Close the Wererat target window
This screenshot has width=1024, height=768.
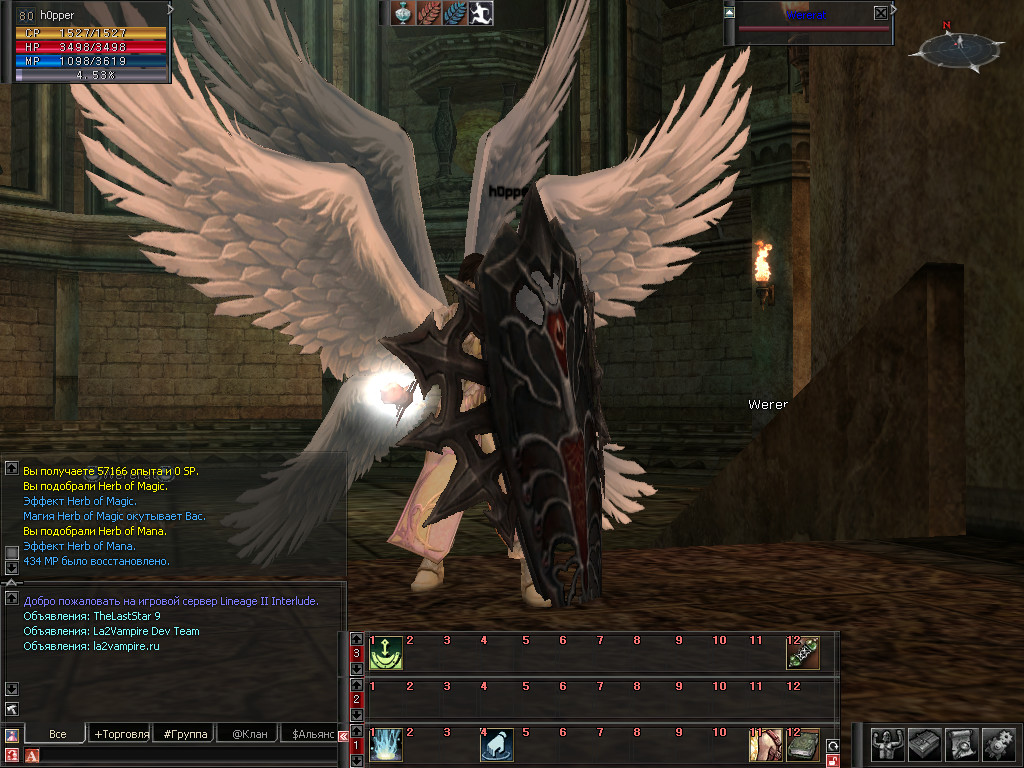coord(880,13)
